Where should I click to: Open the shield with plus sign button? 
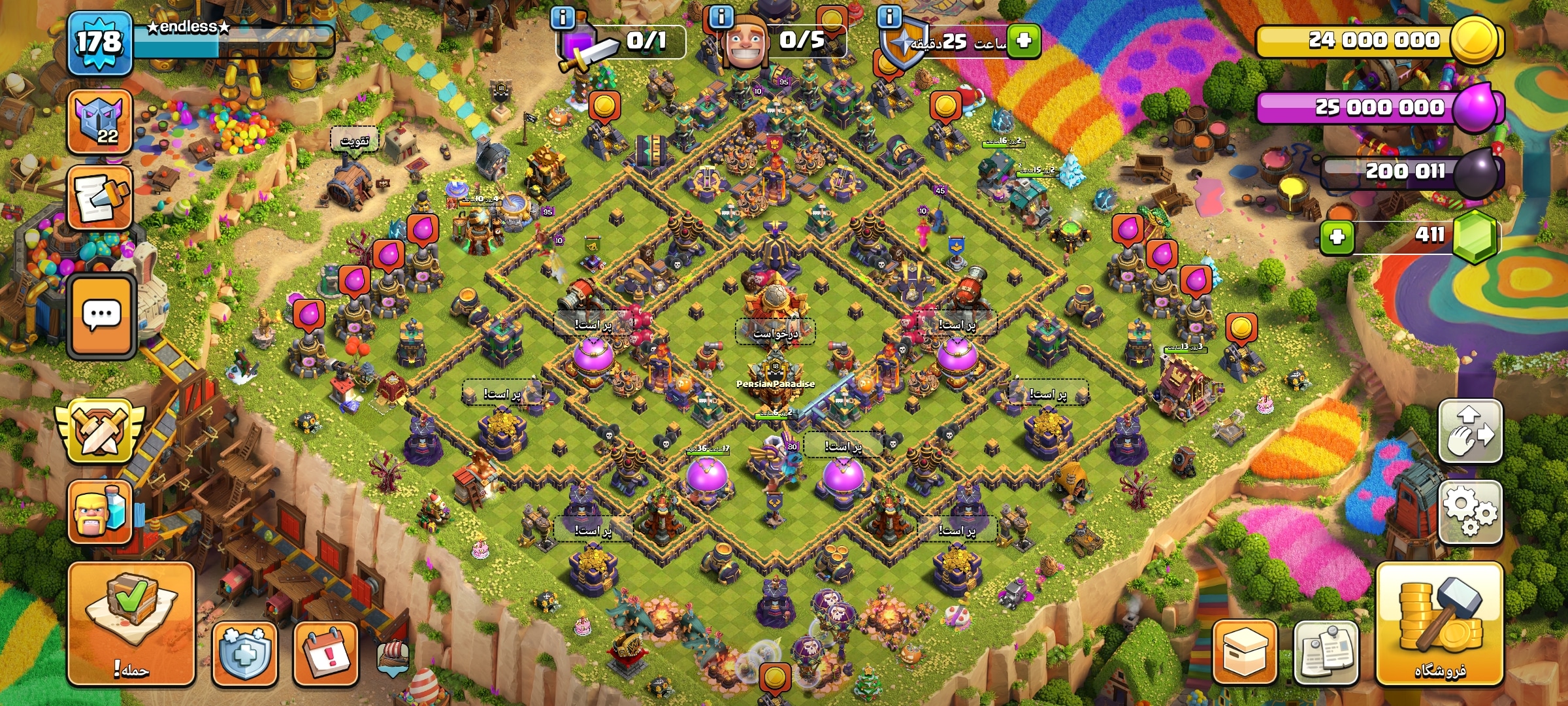[244, 653]
